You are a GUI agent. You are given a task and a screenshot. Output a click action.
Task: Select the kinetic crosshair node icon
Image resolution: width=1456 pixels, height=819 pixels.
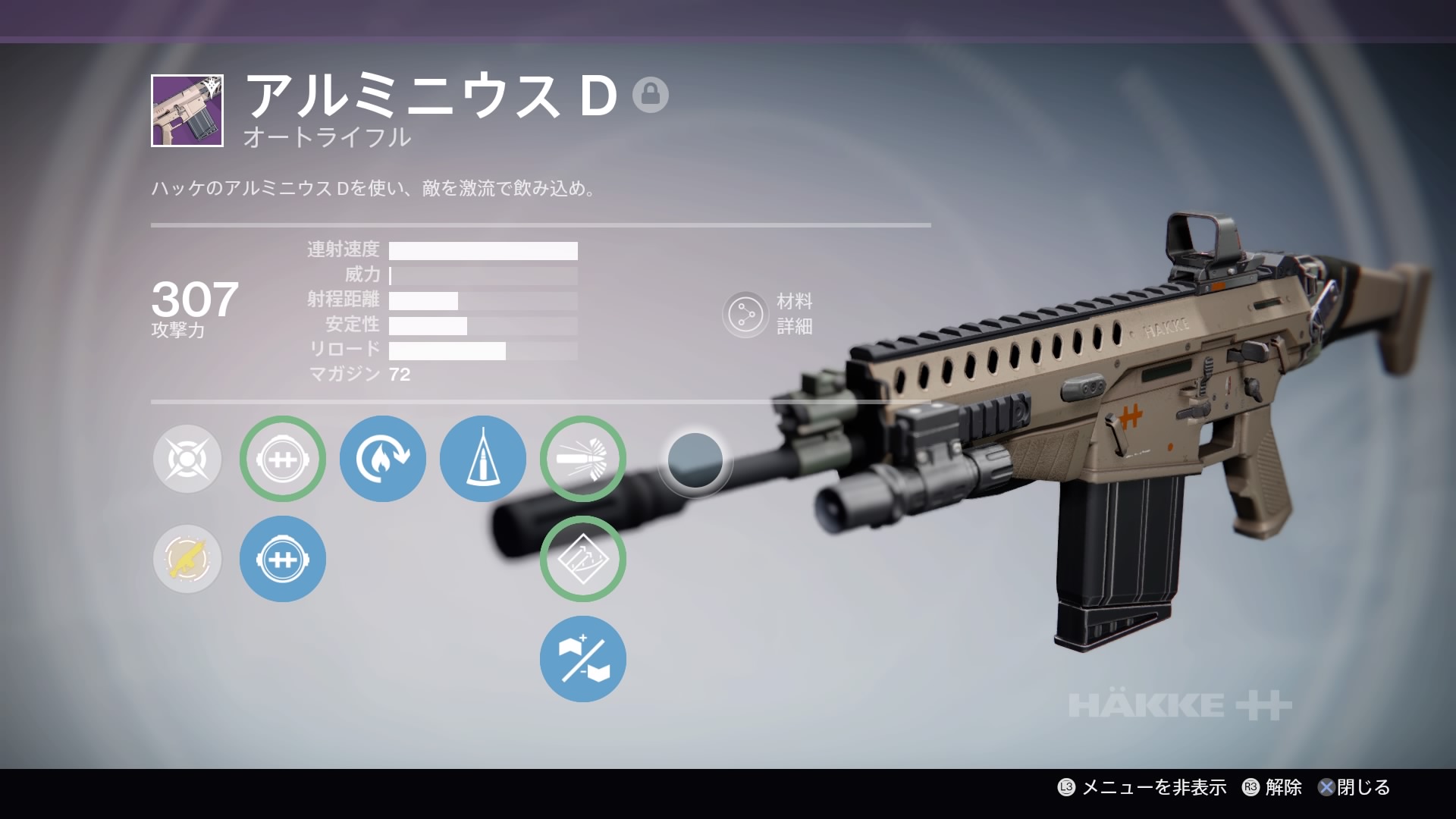[187, 459]
